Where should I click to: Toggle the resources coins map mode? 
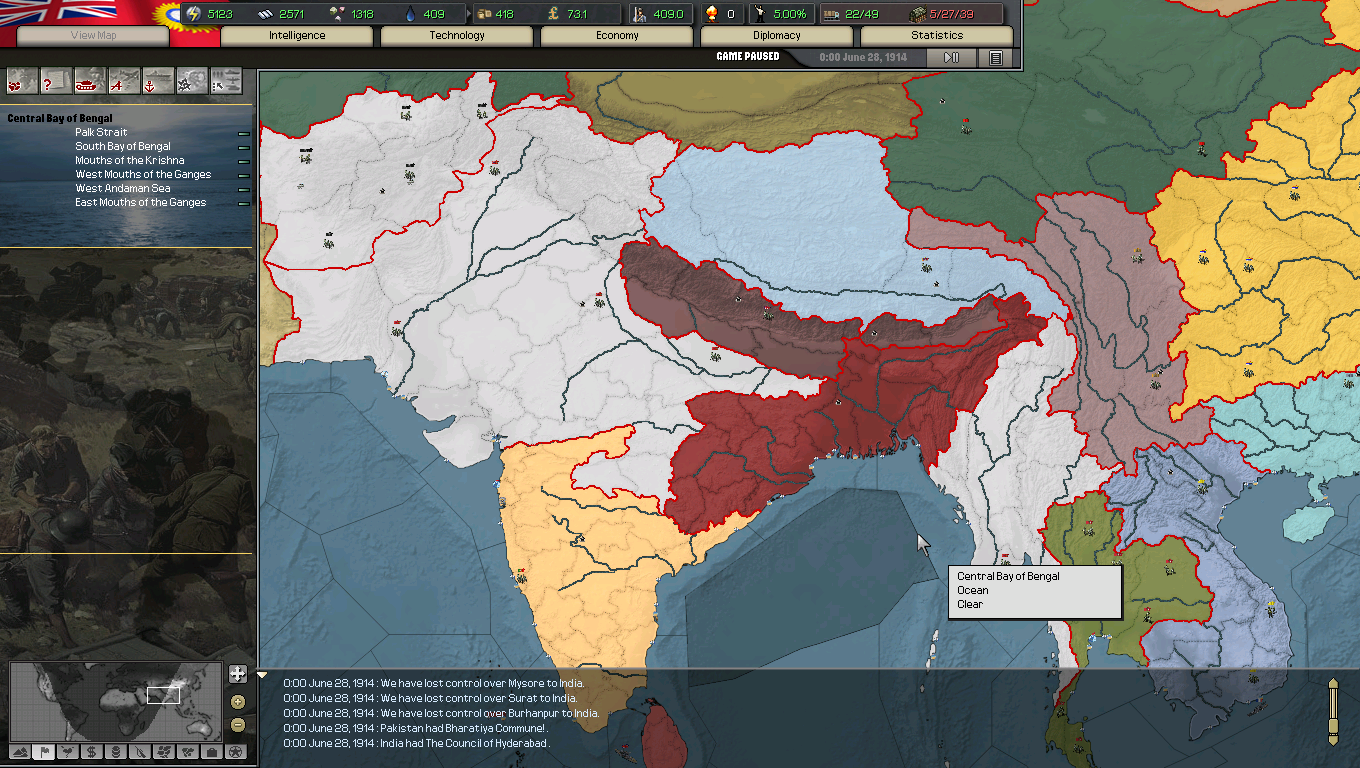tap(116, 755)
